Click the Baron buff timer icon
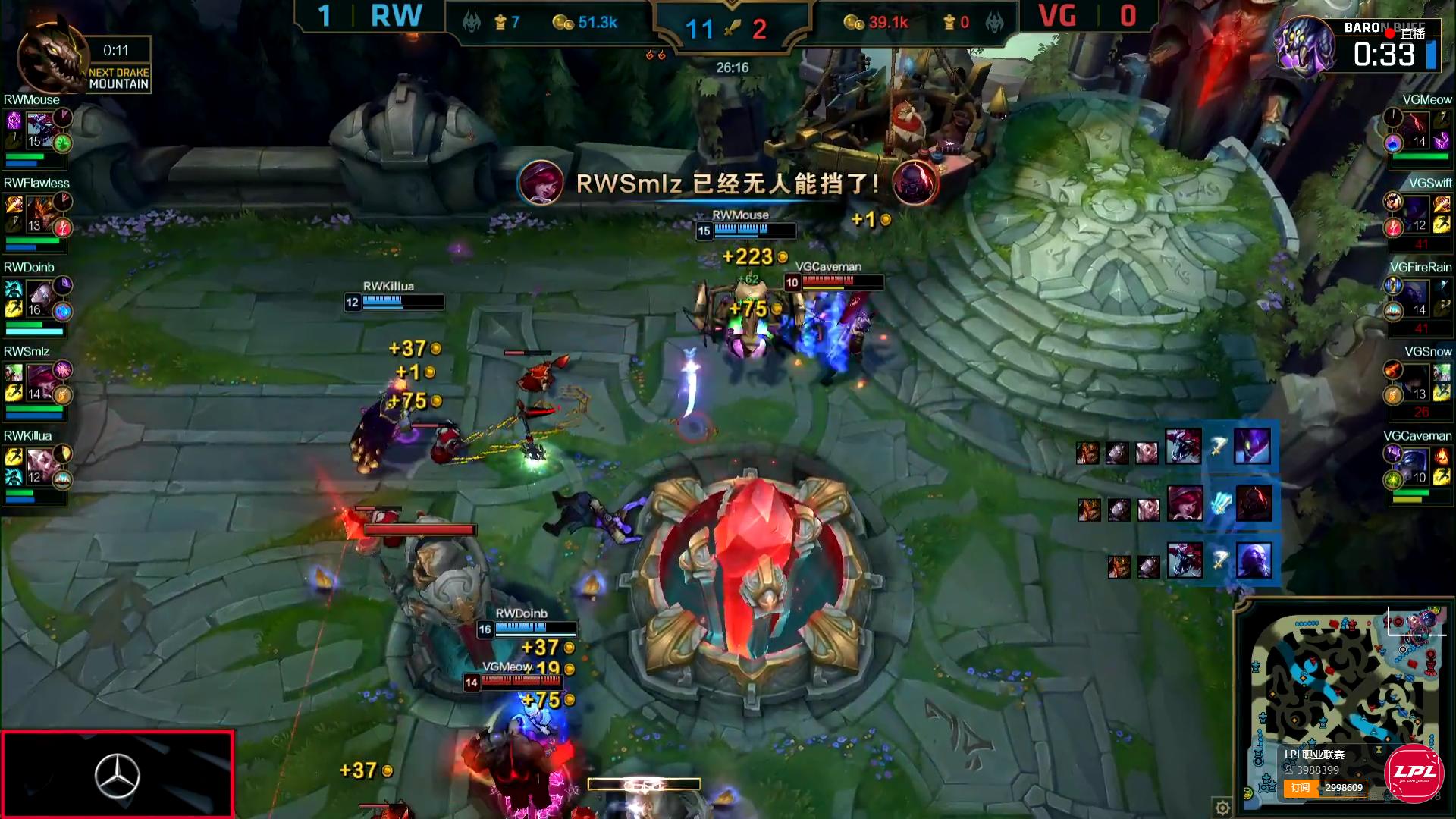This screenshot has height=819, width=1456. click(1310, 47)
